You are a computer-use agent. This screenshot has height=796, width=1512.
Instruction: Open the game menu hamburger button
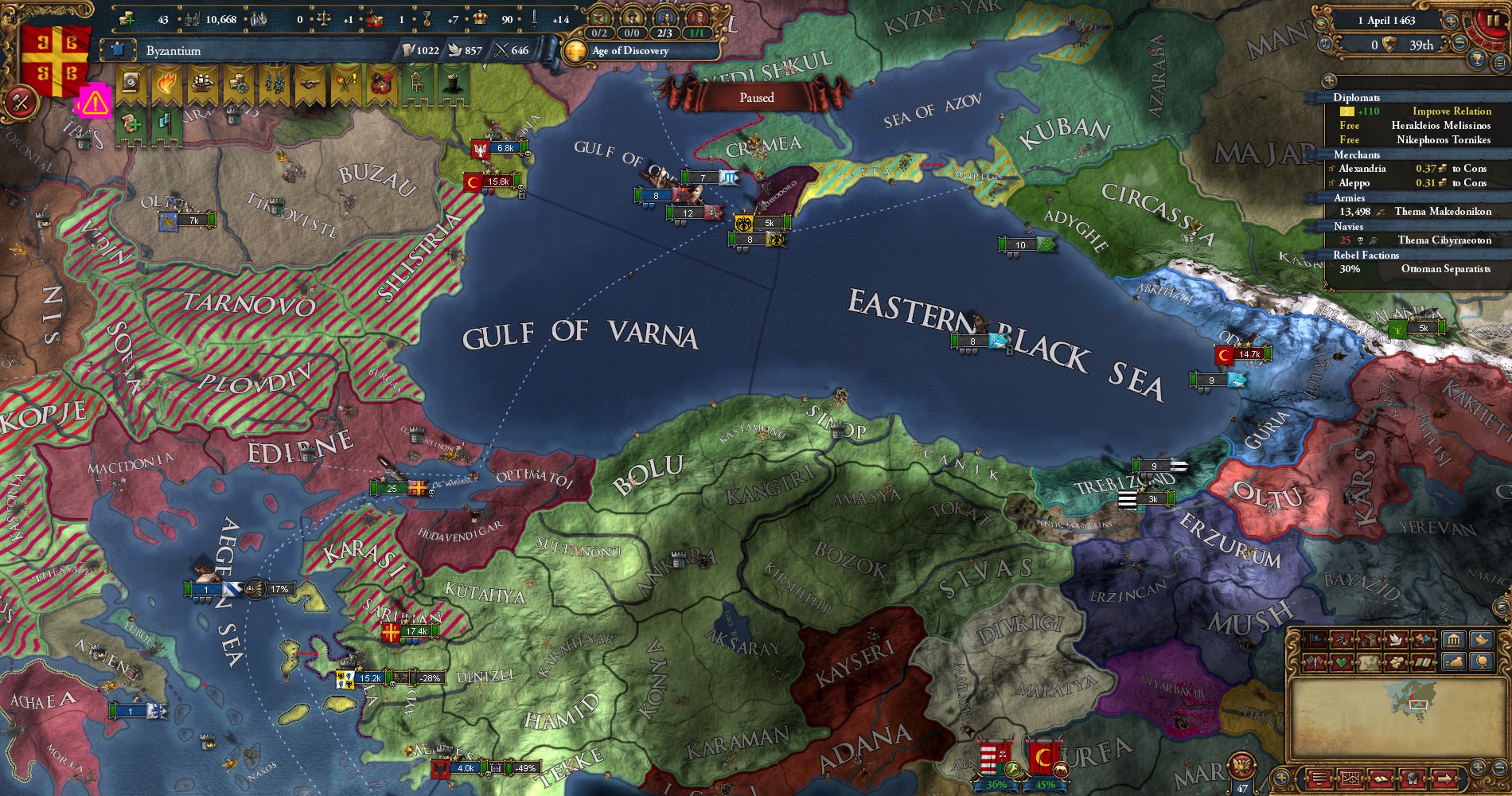pos(1319,778)
